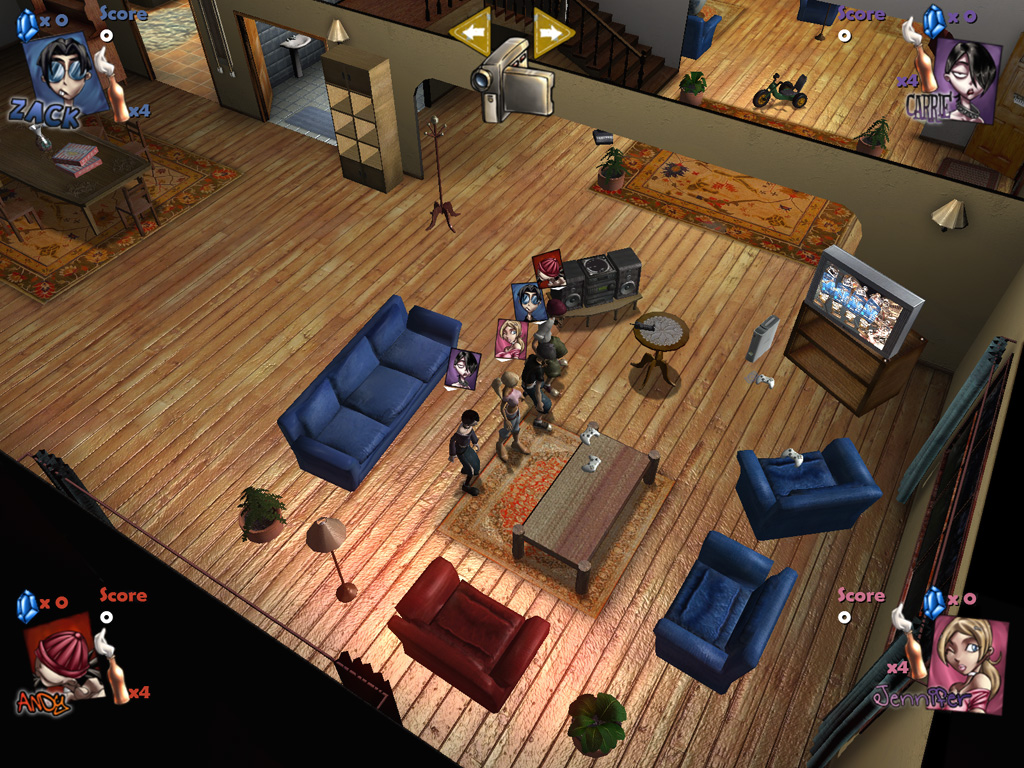The width and height of the screenshot is (1024, 768).
Task: Click Andy's floating marker above the characters
Action: coord(548,267)
